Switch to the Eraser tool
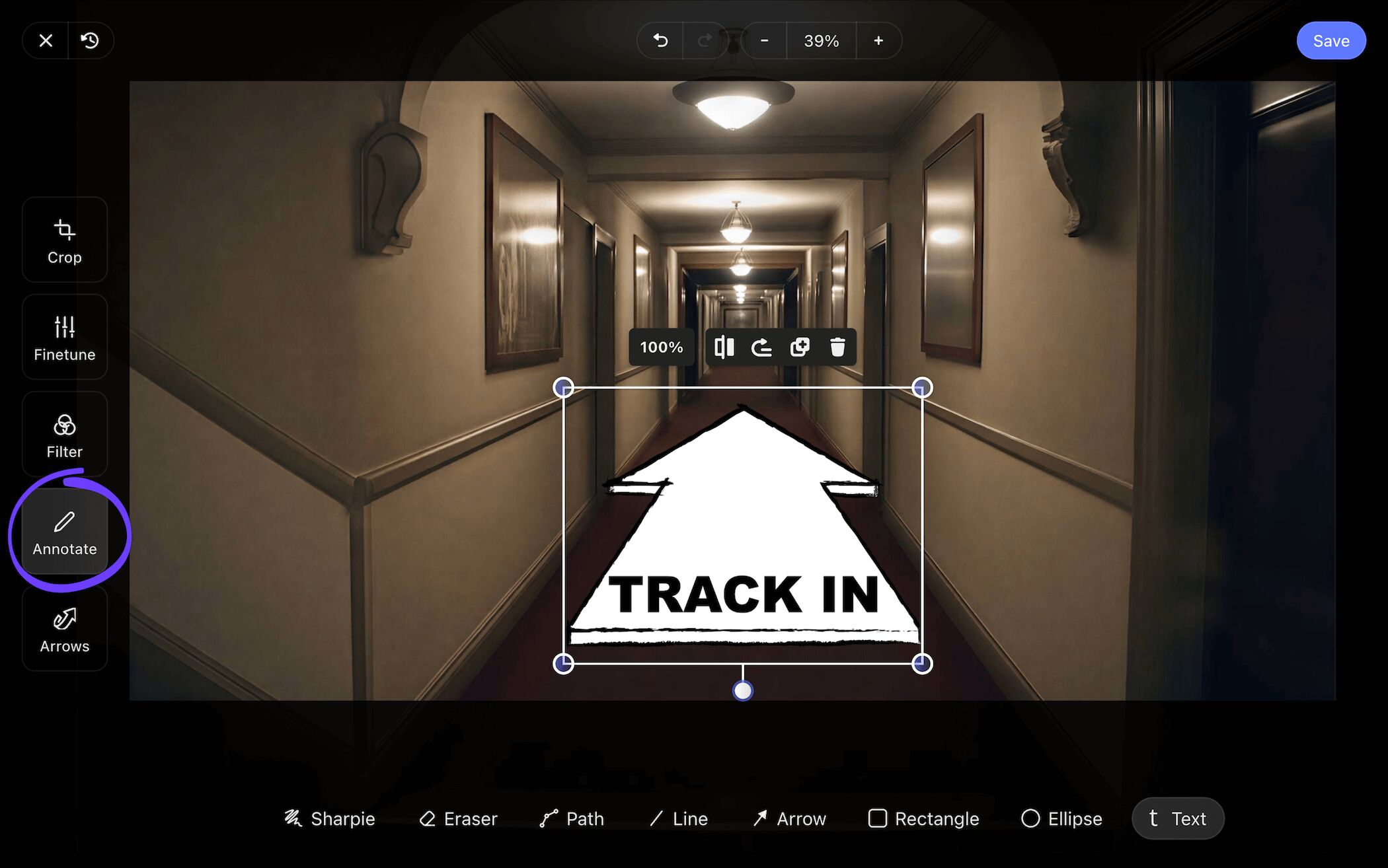The height and width of the screenshot is (868, 1388). click(x=459, y=818)
